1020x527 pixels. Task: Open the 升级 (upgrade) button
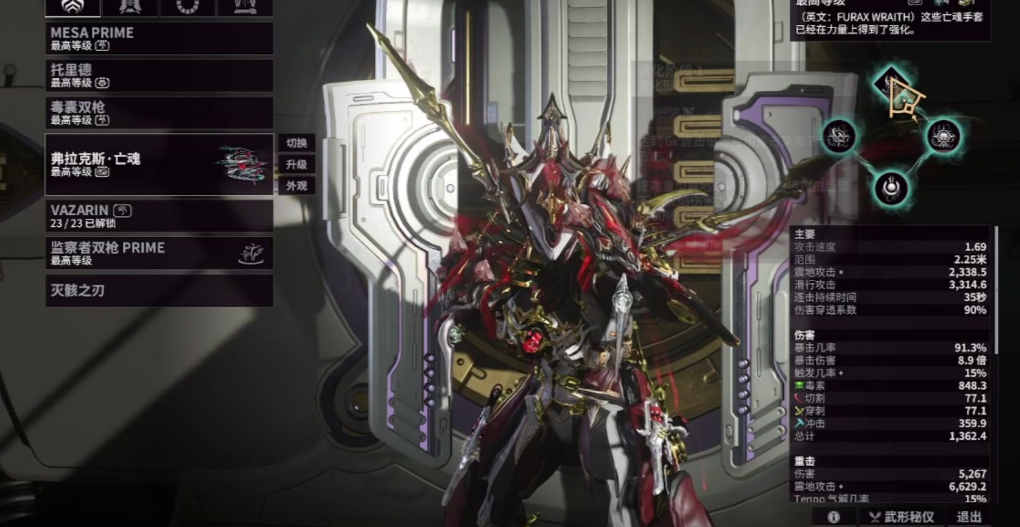click(x=296, y=164)
